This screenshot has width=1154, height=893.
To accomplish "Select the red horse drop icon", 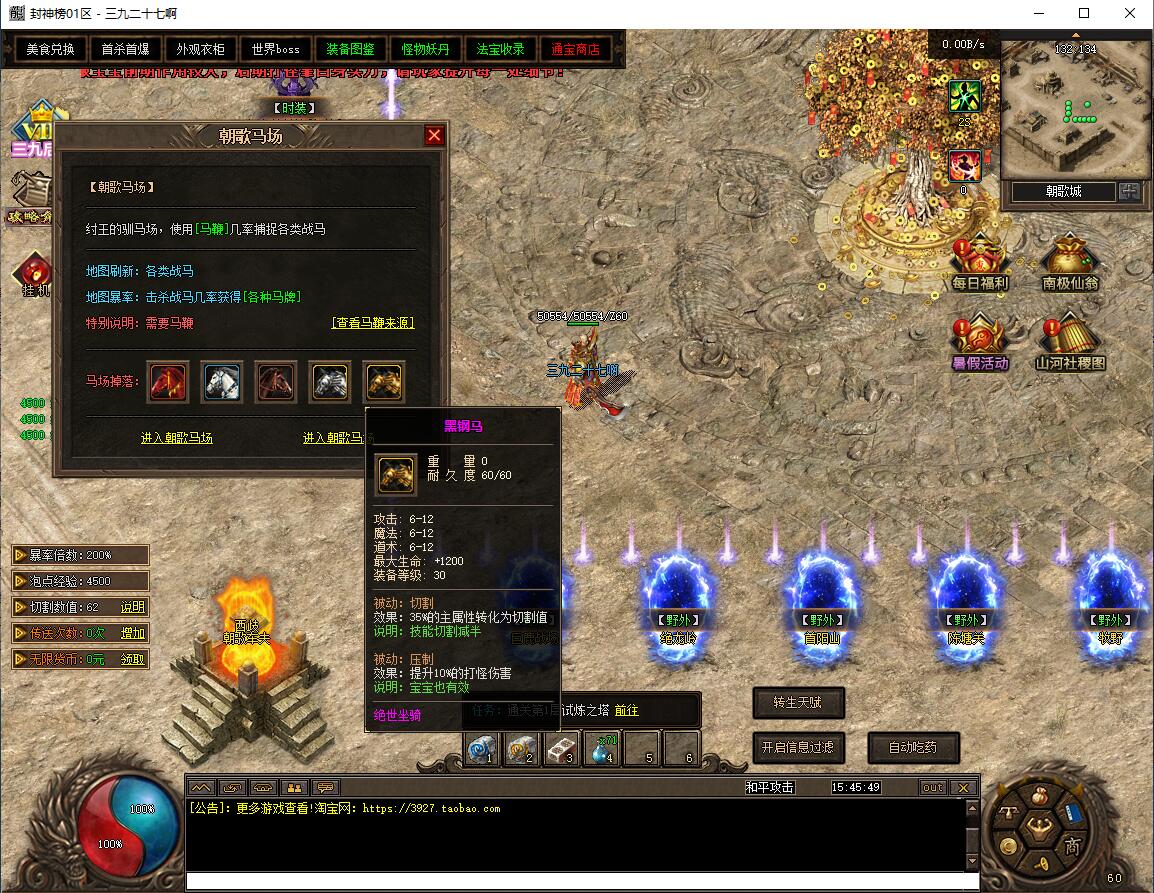I will pyautogui.click(x=168, y=382).
